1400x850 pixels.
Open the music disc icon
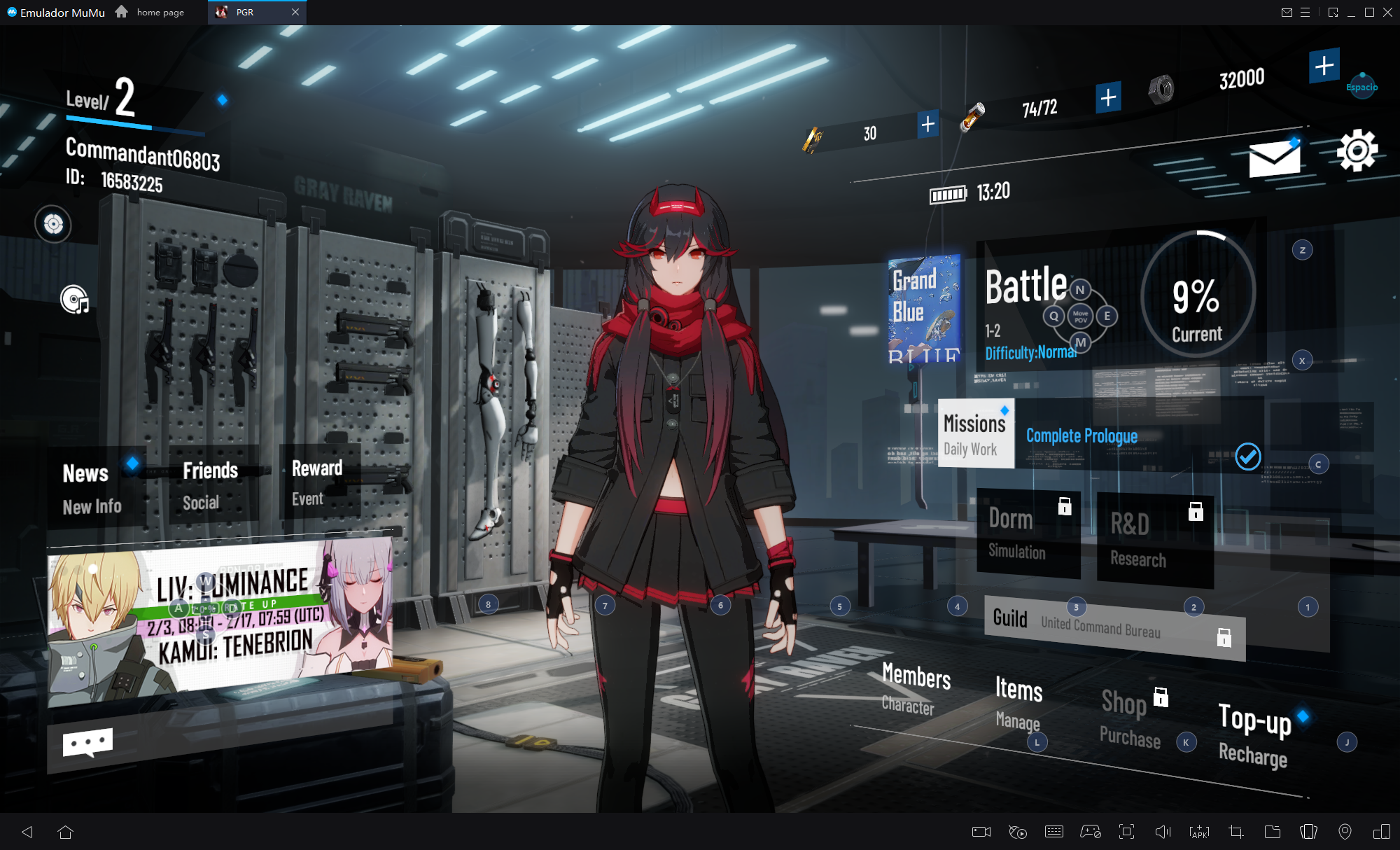tap(75, 300)
